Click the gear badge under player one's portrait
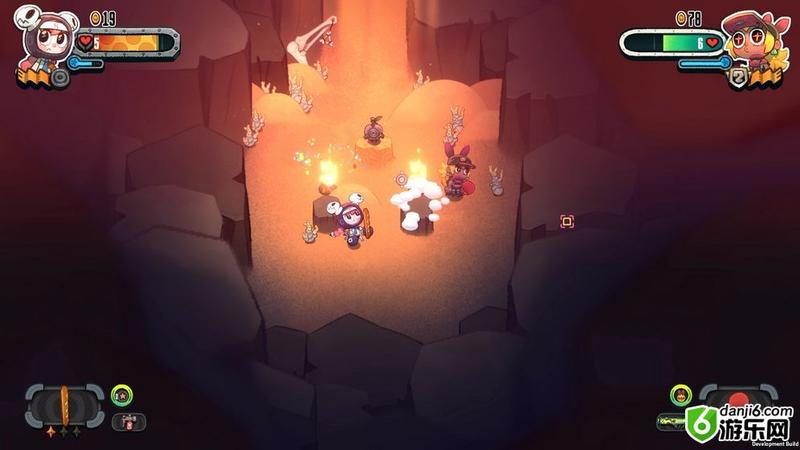Screen dimensions: 800x450 tap(61, 78)
